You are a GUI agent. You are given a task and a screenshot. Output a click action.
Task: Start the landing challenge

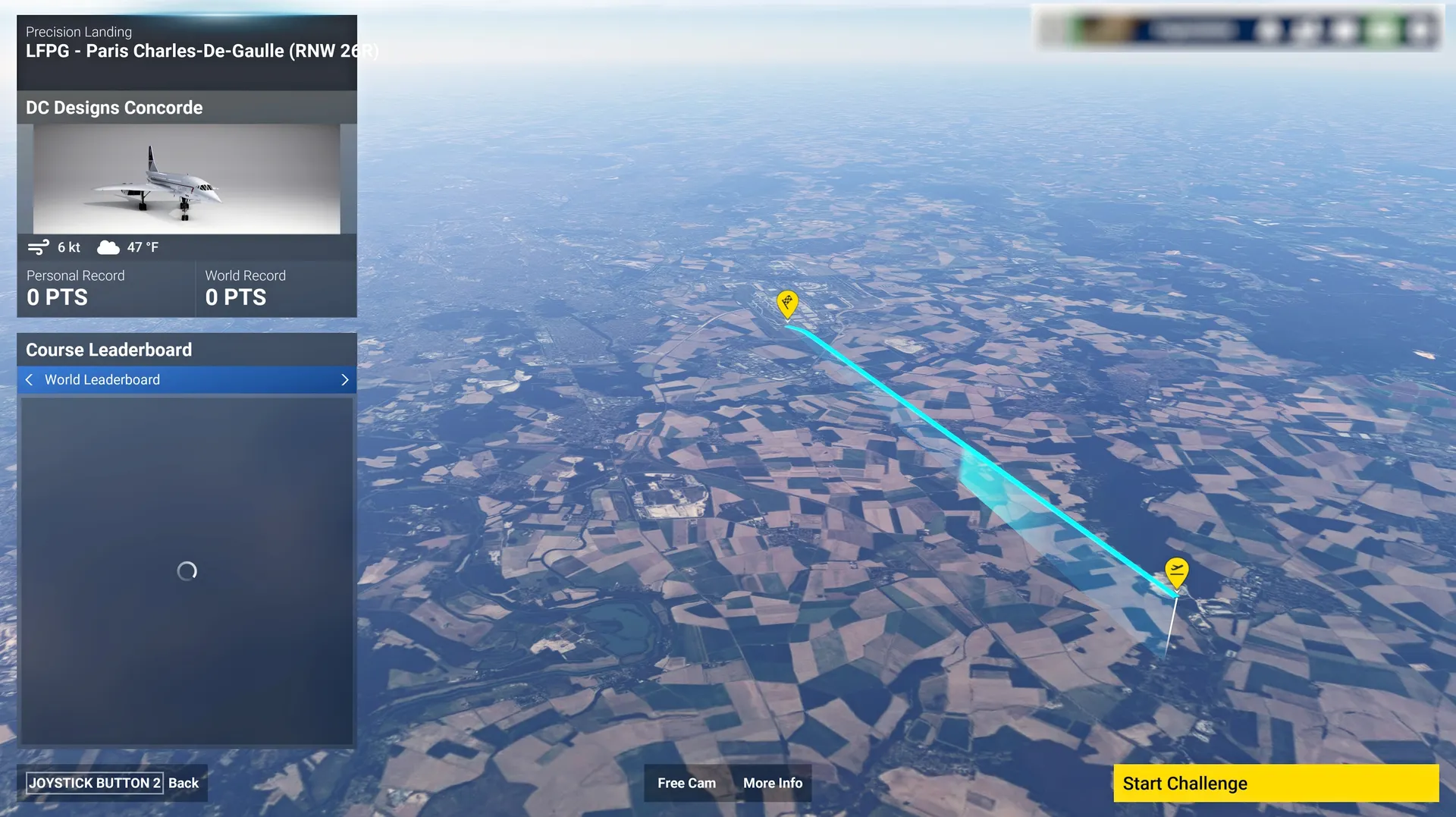(x=1276, y=783)
